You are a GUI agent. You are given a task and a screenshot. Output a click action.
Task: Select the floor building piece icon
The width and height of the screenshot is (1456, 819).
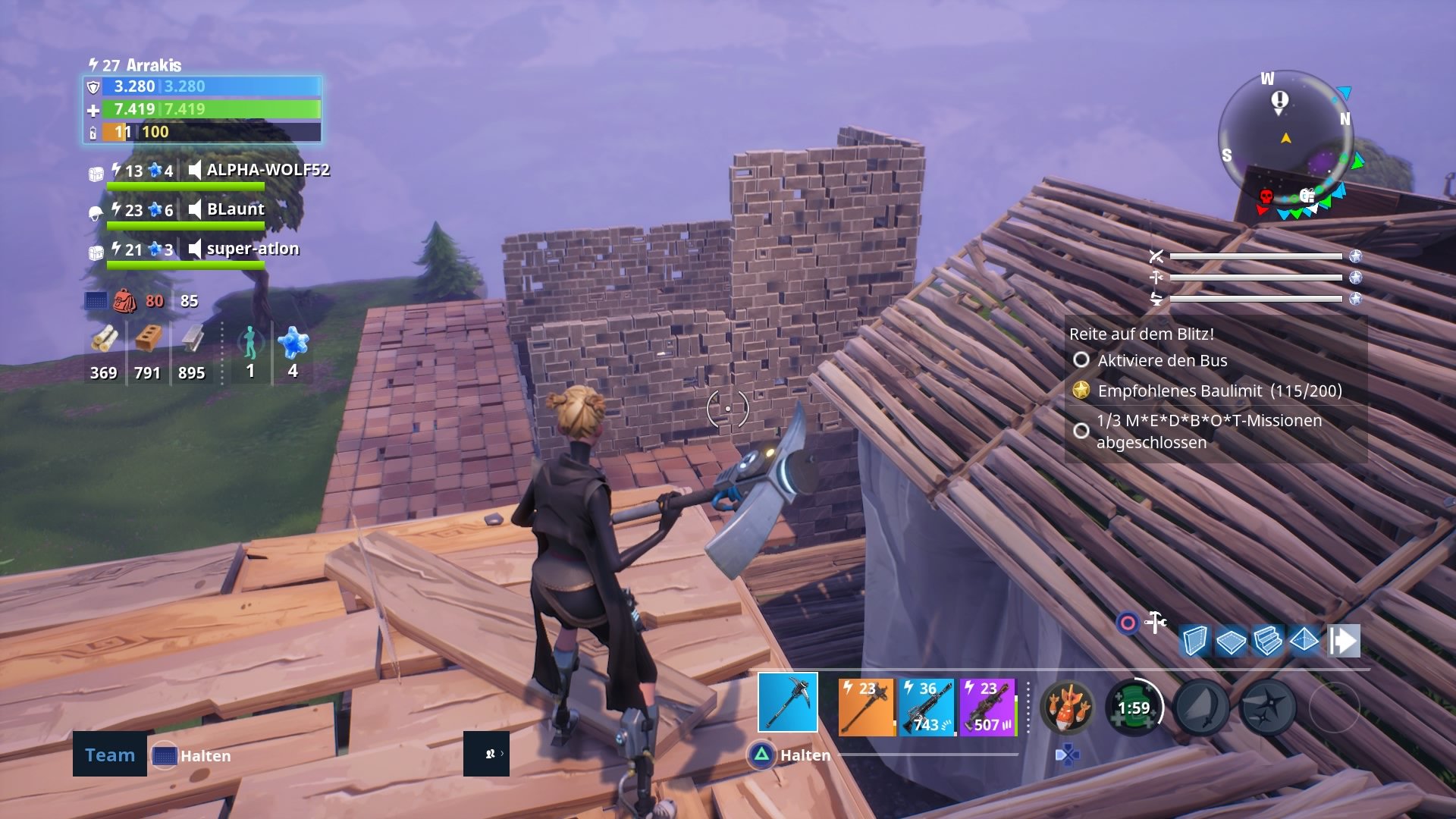(1230, 641)
